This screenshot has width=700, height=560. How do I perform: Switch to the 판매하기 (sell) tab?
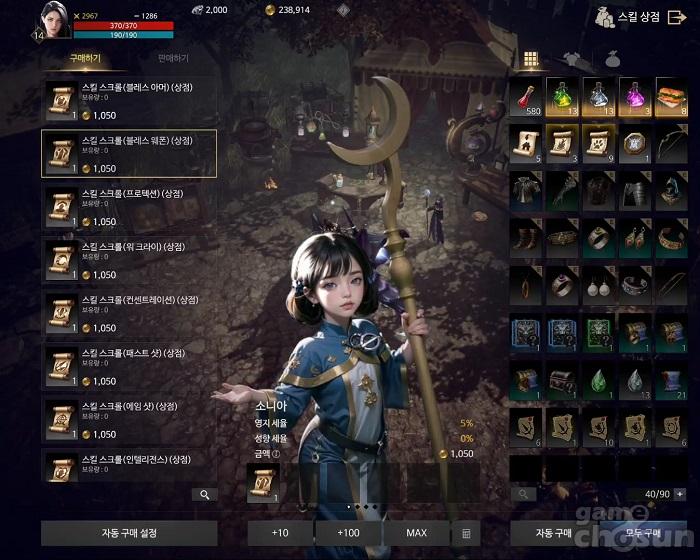[171, 59]
